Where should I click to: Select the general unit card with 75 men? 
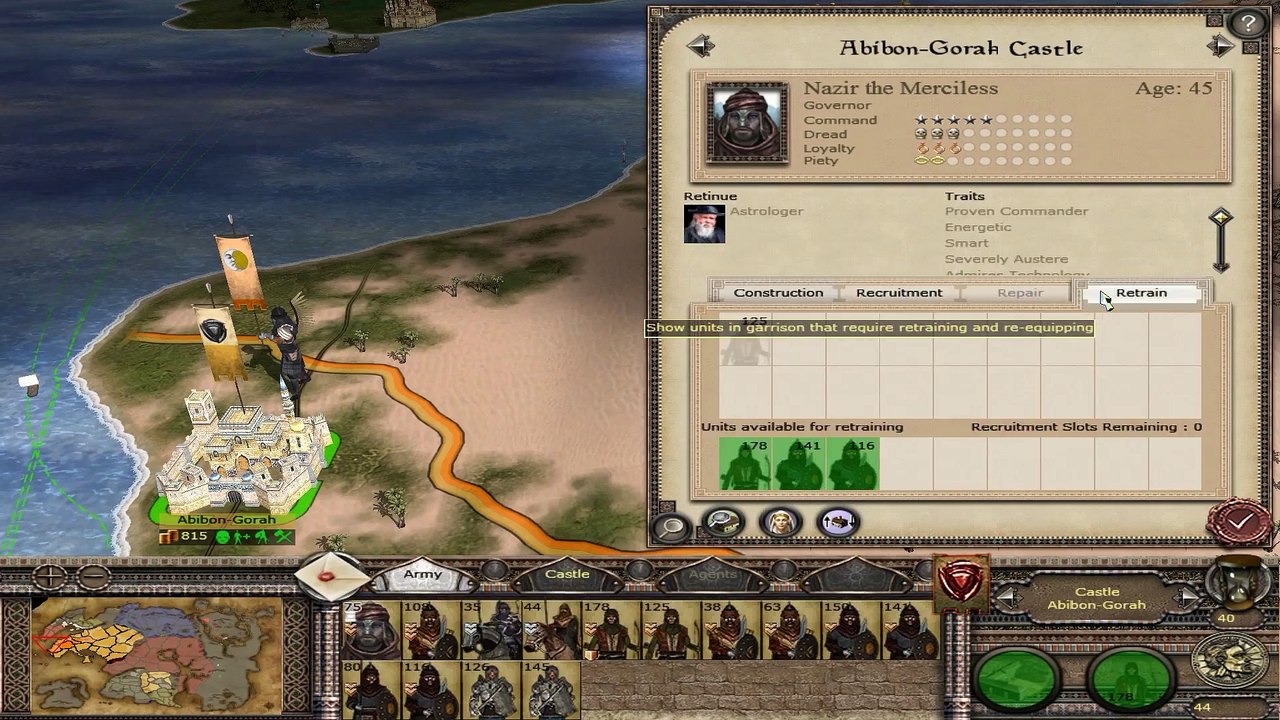(x=371, y=630)
